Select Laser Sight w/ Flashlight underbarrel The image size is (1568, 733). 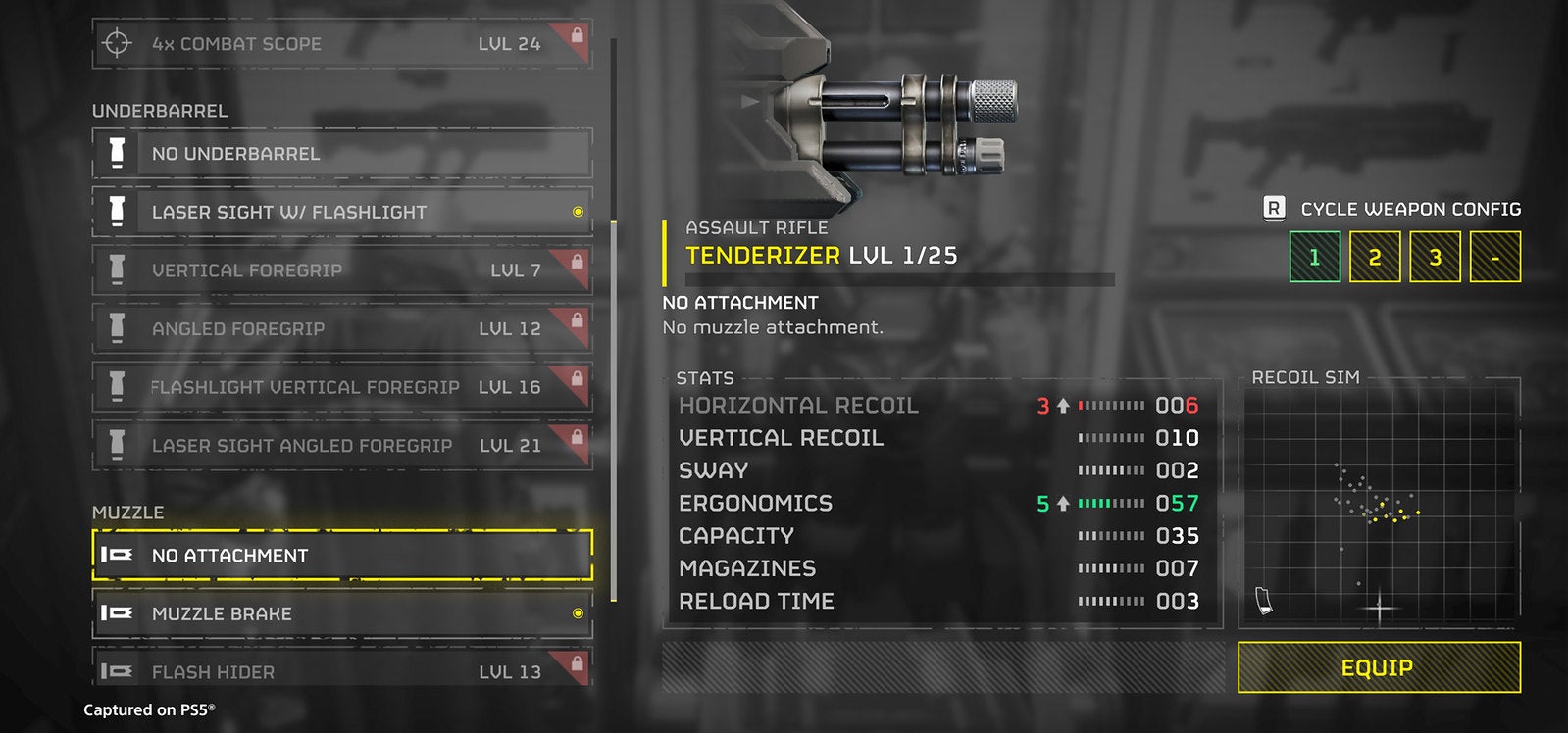click(341, 212)
